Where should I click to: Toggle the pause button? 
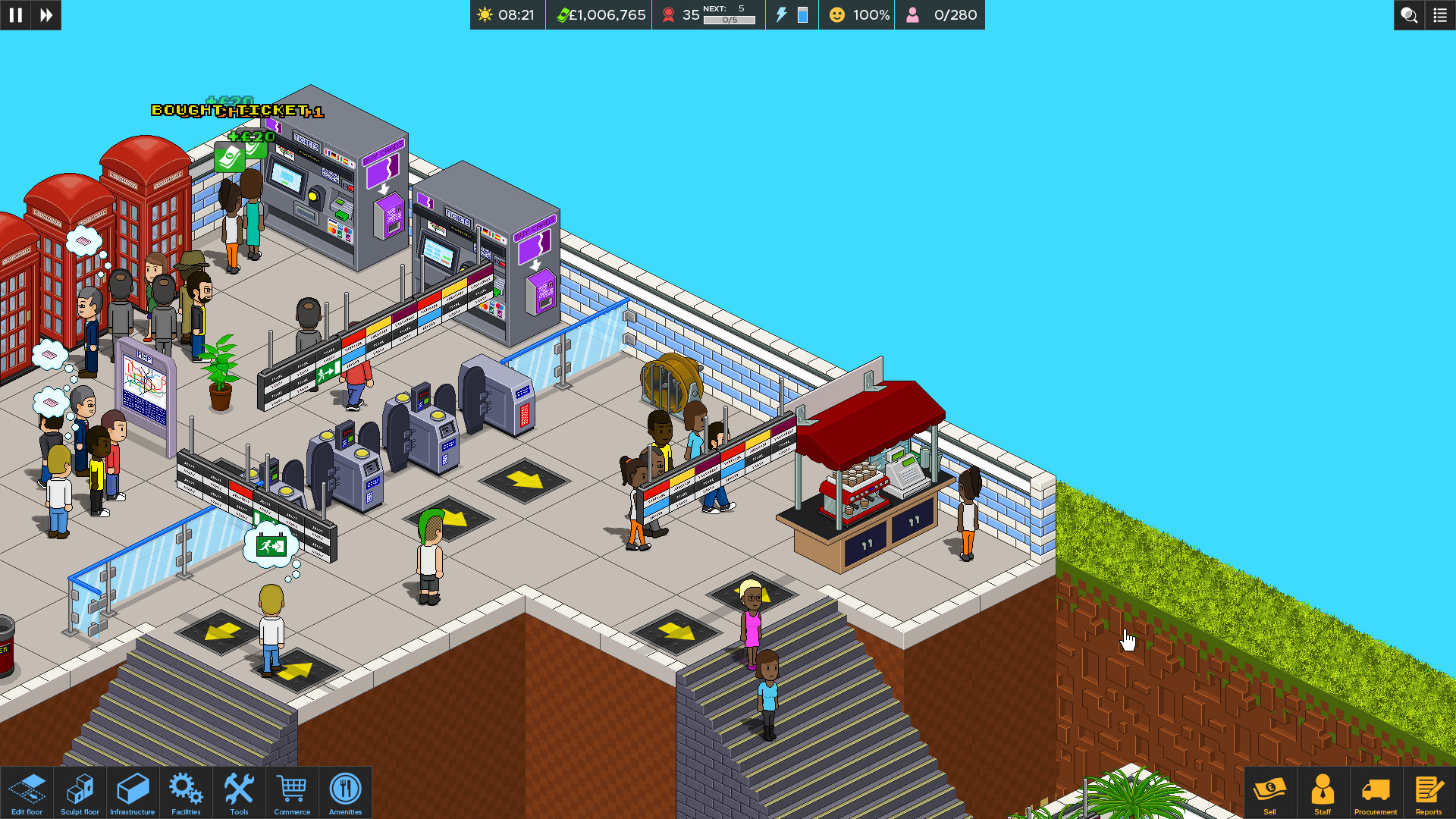tap(15, 15)
